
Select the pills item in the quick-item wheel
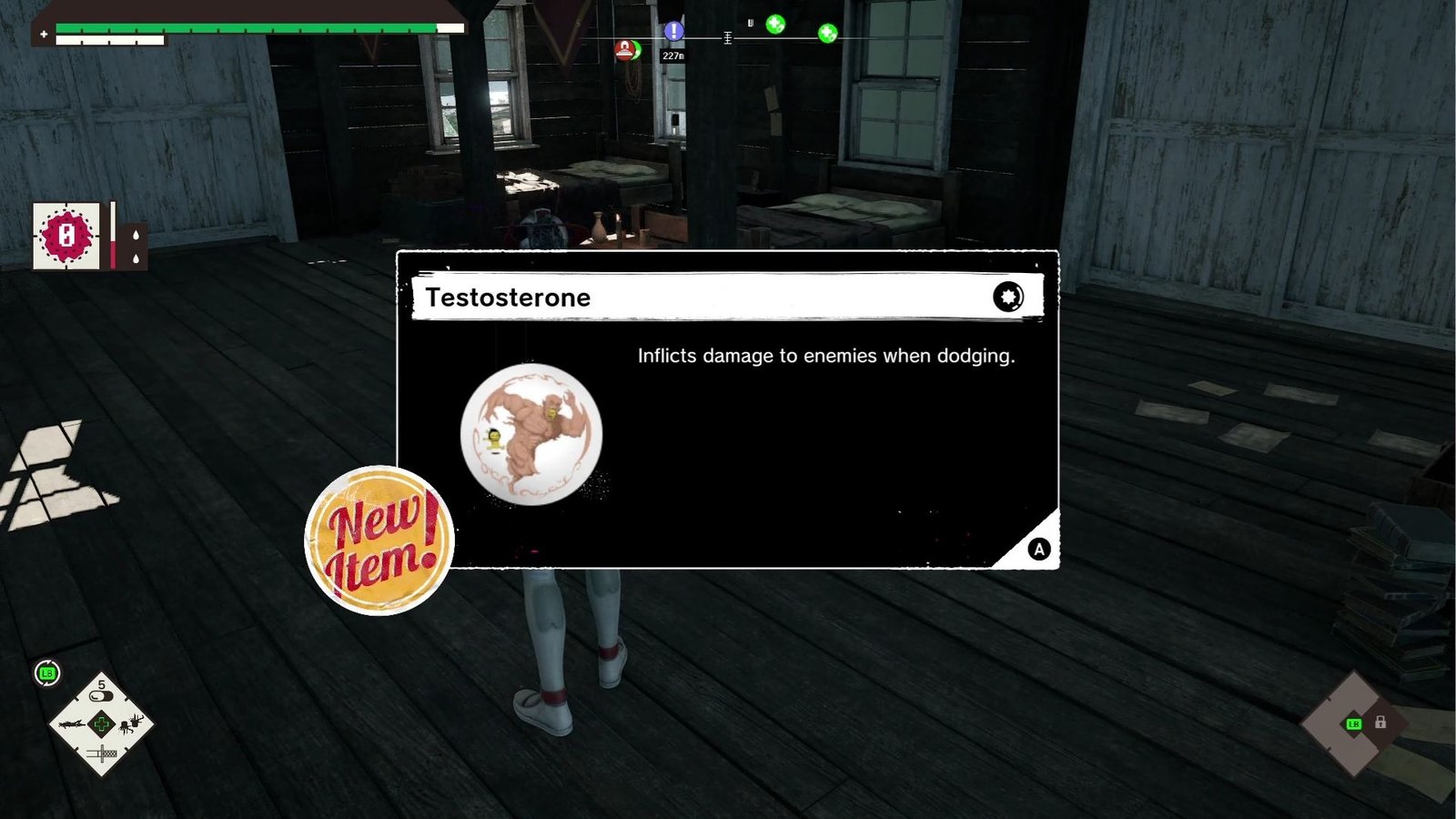click(x=102, y=693)
